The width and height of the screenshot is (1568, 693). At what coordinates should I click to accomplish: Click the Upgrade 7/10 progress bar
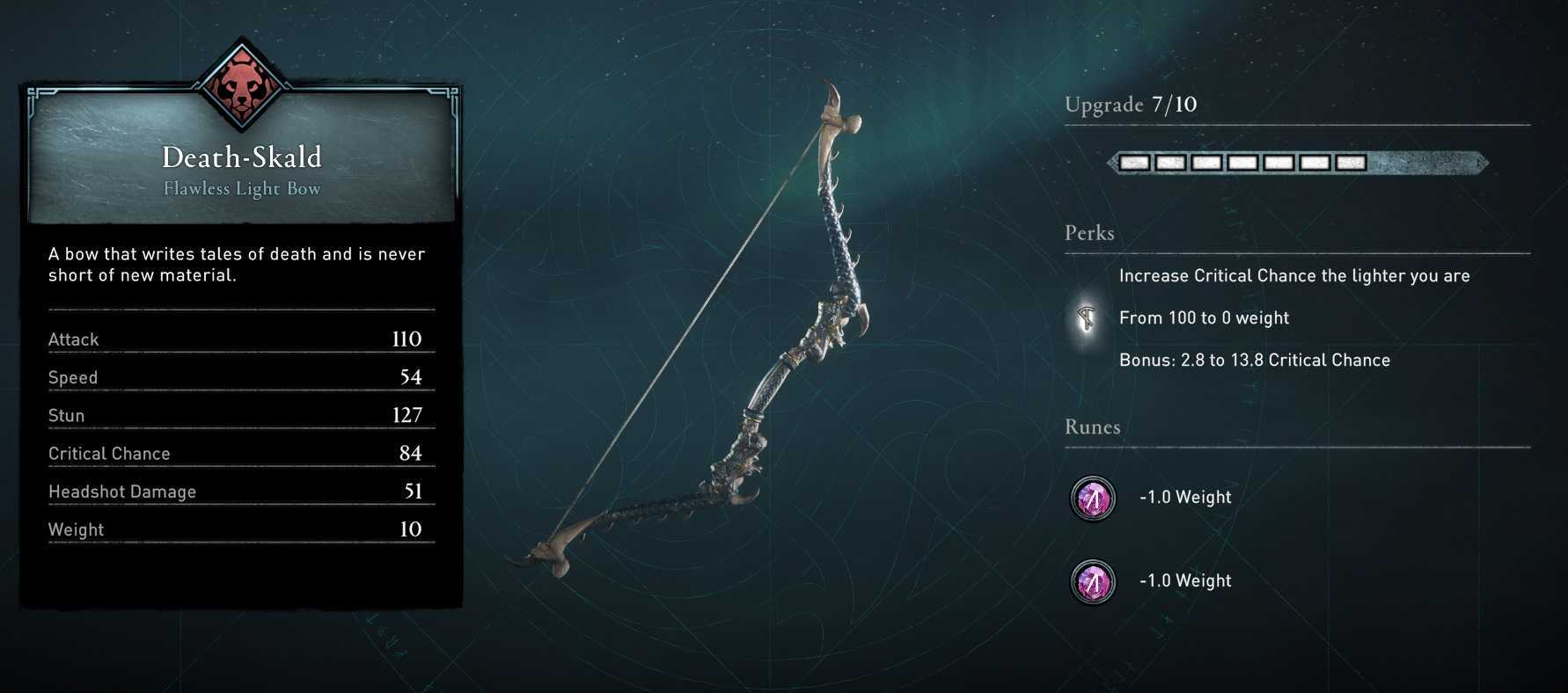pos(1297,163)
